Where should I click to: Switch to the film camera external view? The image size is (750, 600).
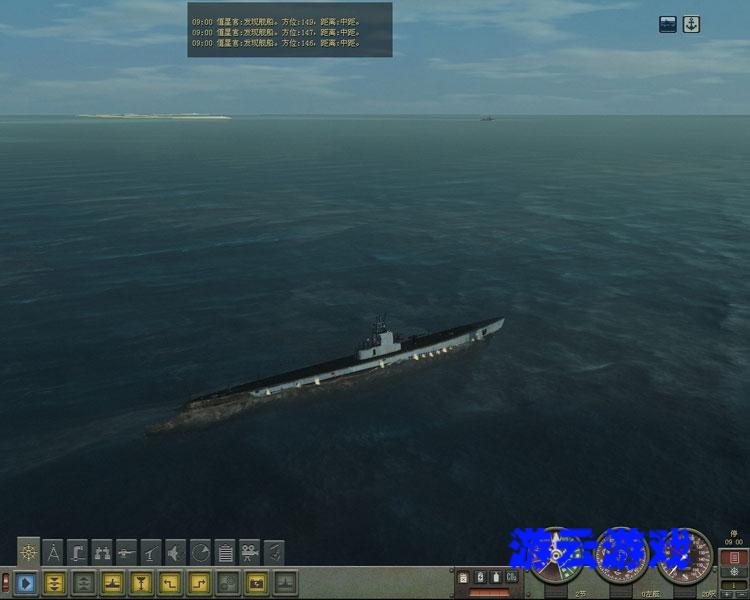click(249, 551)
